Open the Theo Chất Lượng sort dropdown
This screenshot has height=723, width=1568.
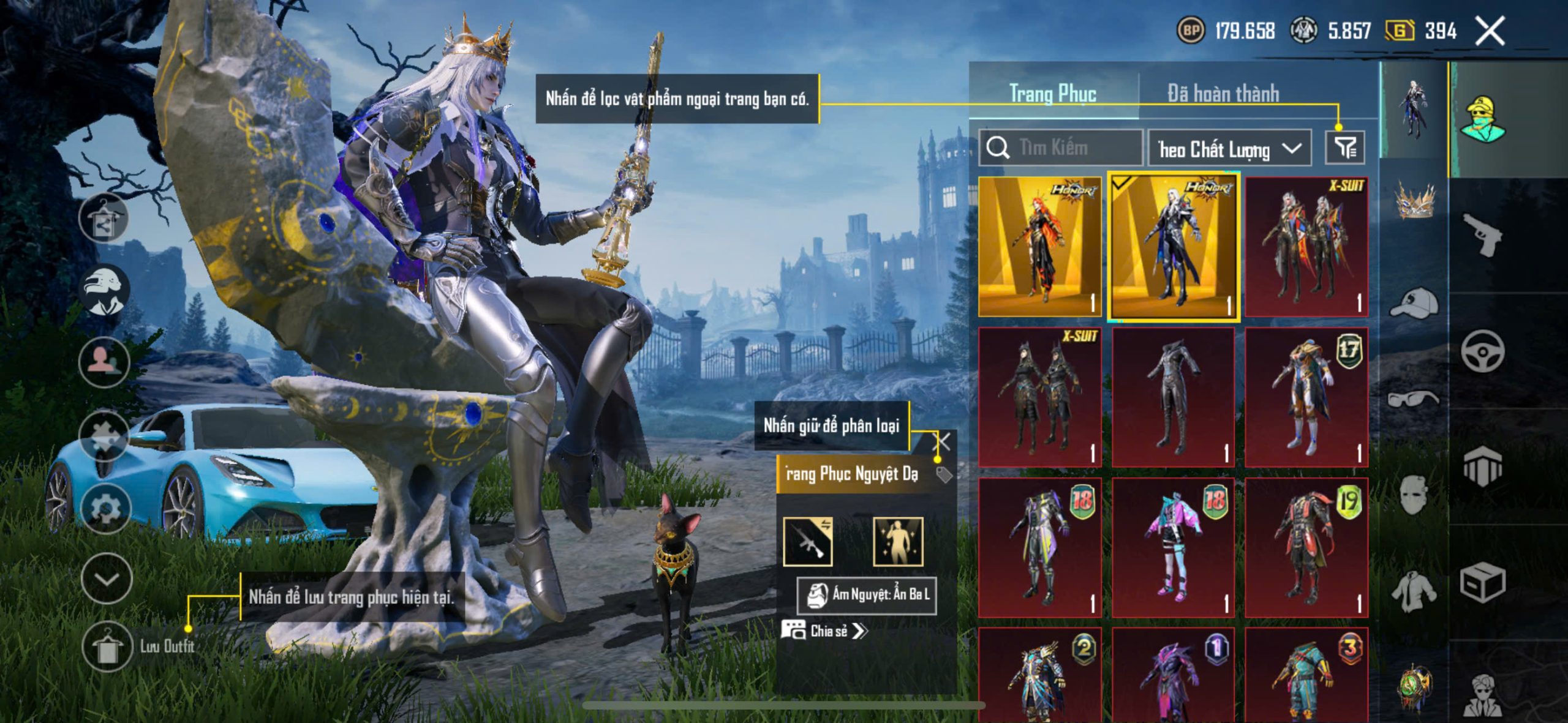[1229, 149]
